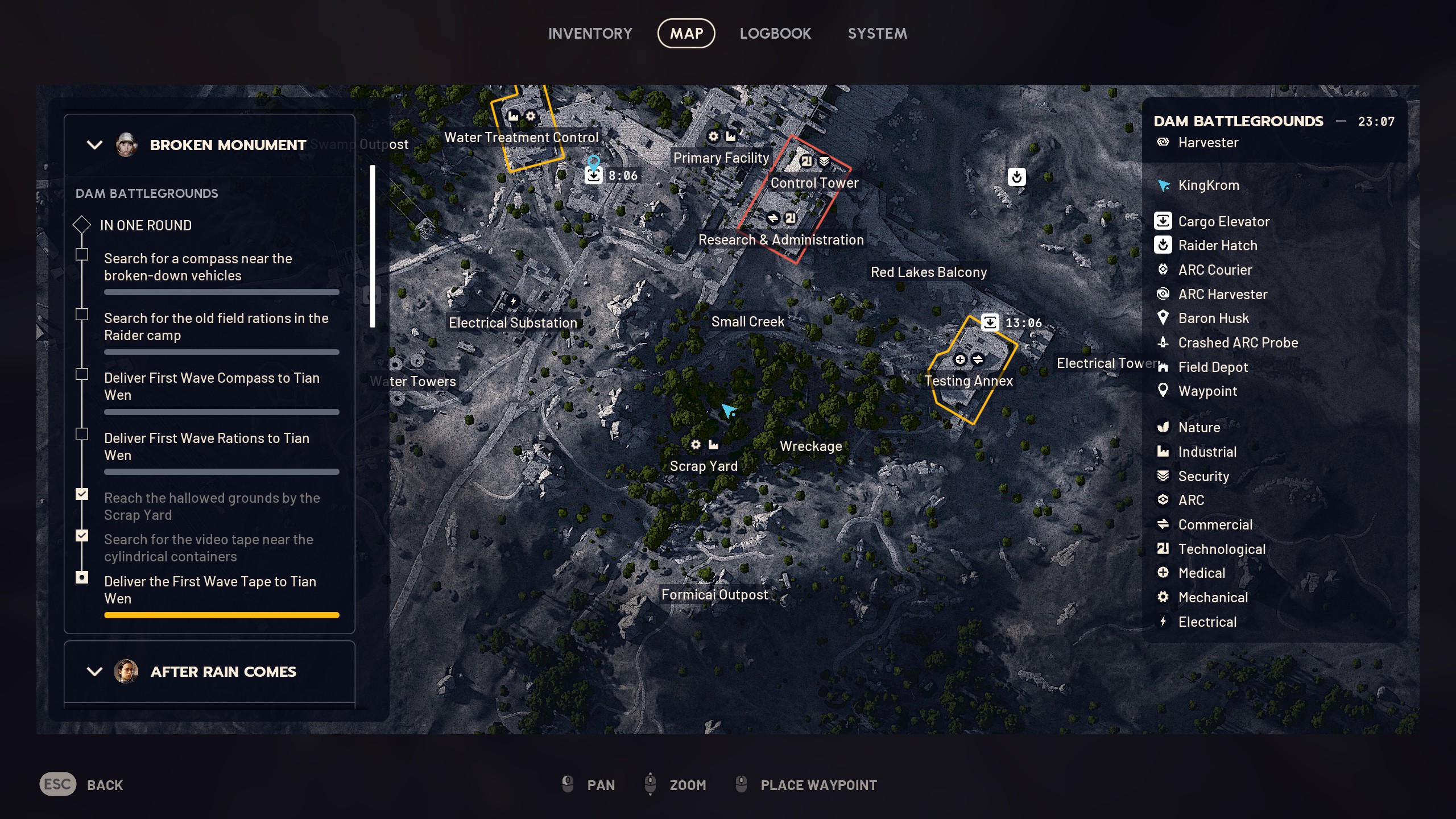1456x819 pixels.
Task: Check the Deliver First Wave Tape objective
Action: pos(82,577)
